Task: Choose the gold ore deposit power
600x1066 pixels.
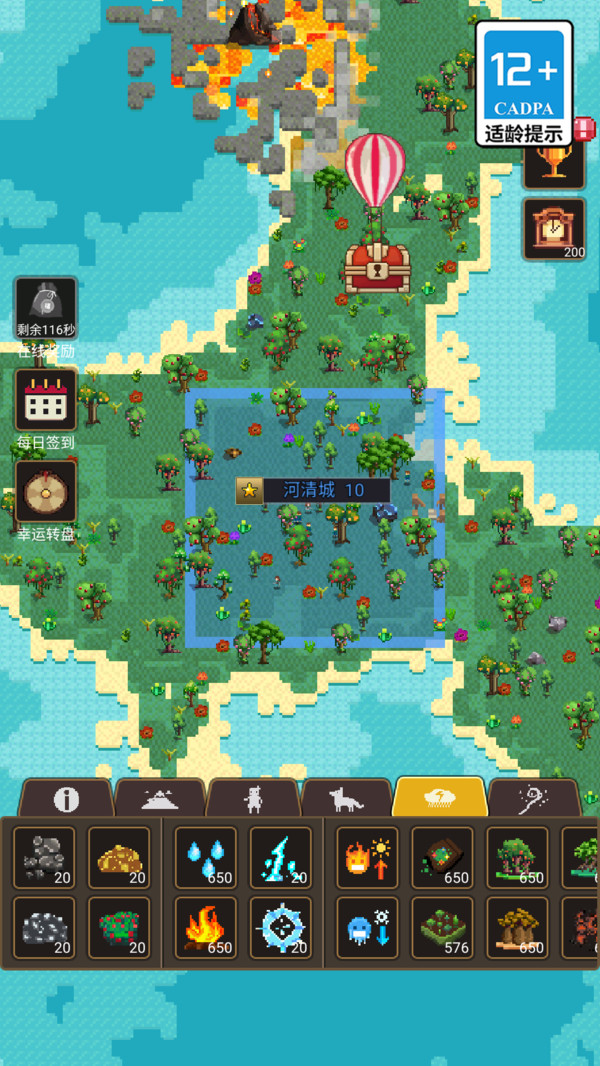Action: pos(119,857)
